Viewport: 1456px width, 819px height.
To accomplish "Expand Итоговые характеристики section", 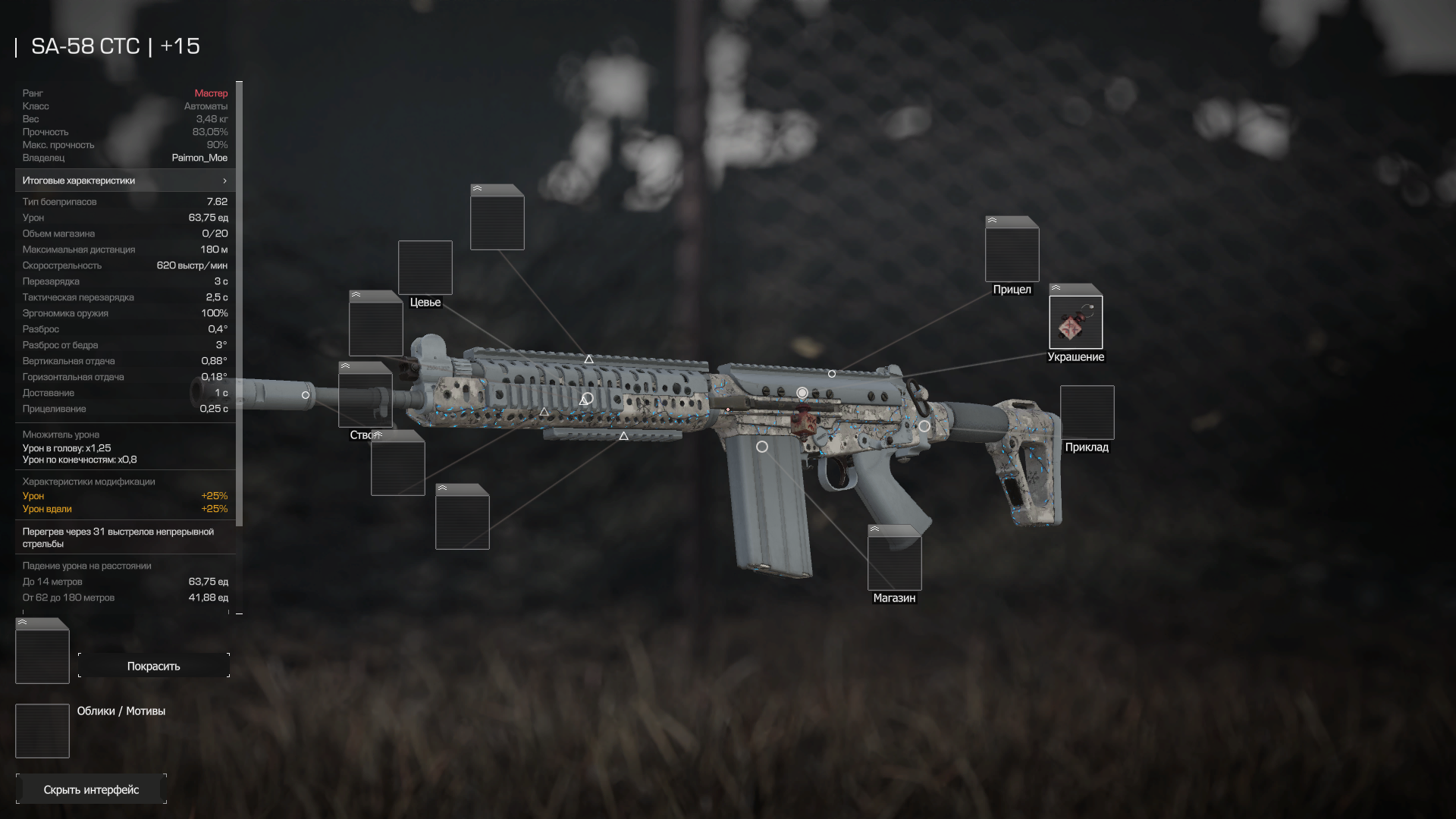I will coord(125,180).
